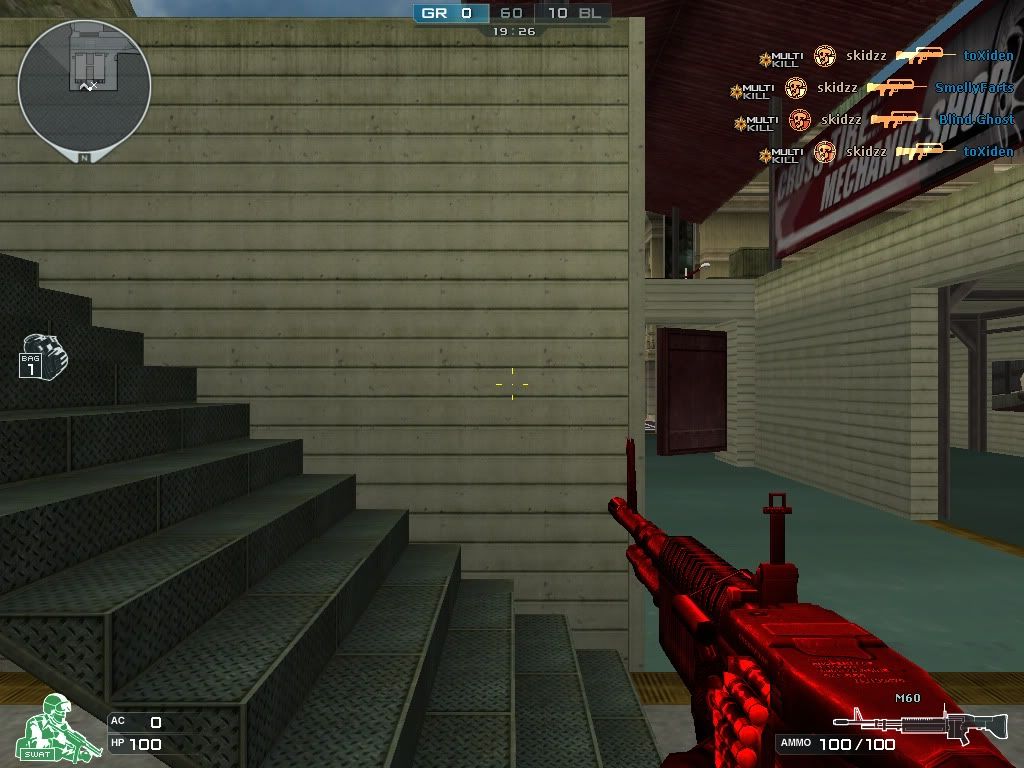Select the green SWAT soldier icon
Image resolution: width=1024 pixels, height=768 pixels.
click(x=47, y=726)
